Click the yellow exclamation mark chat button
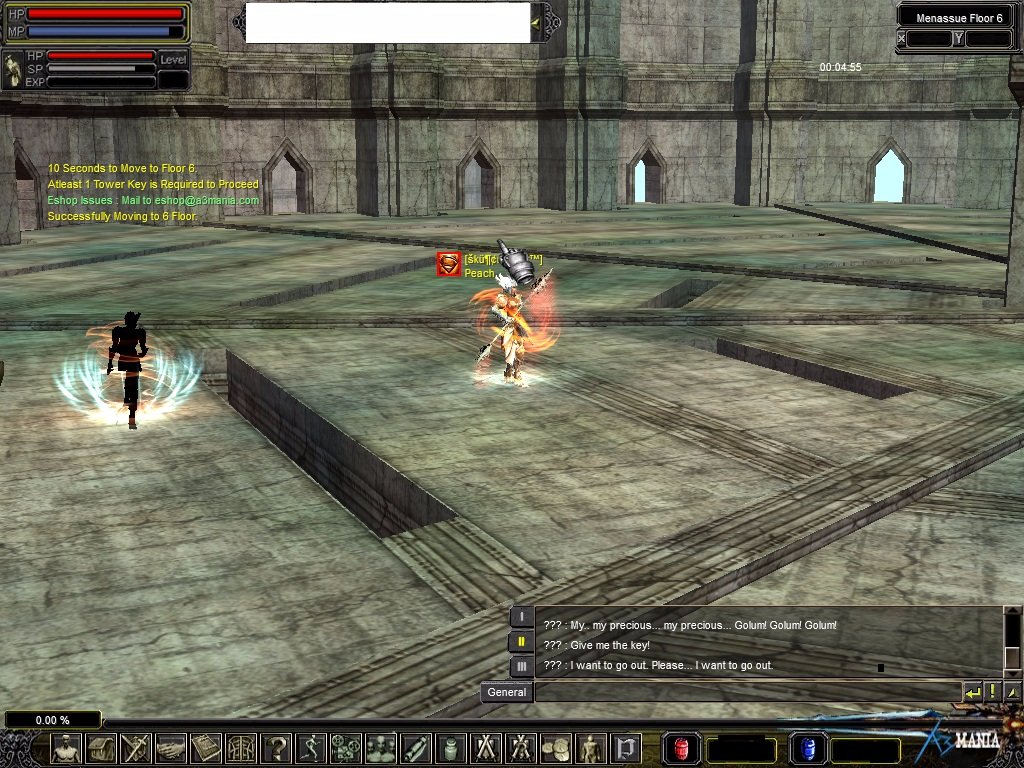1024x768 pixels. [x=993, y=692]
